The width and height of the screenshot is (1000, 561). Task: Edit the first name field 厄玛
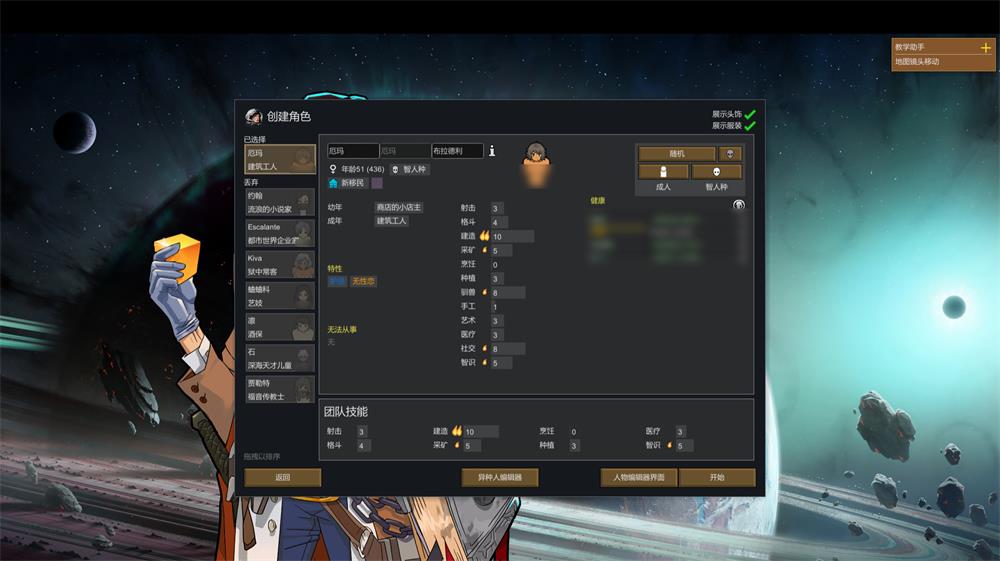point(353,151)
